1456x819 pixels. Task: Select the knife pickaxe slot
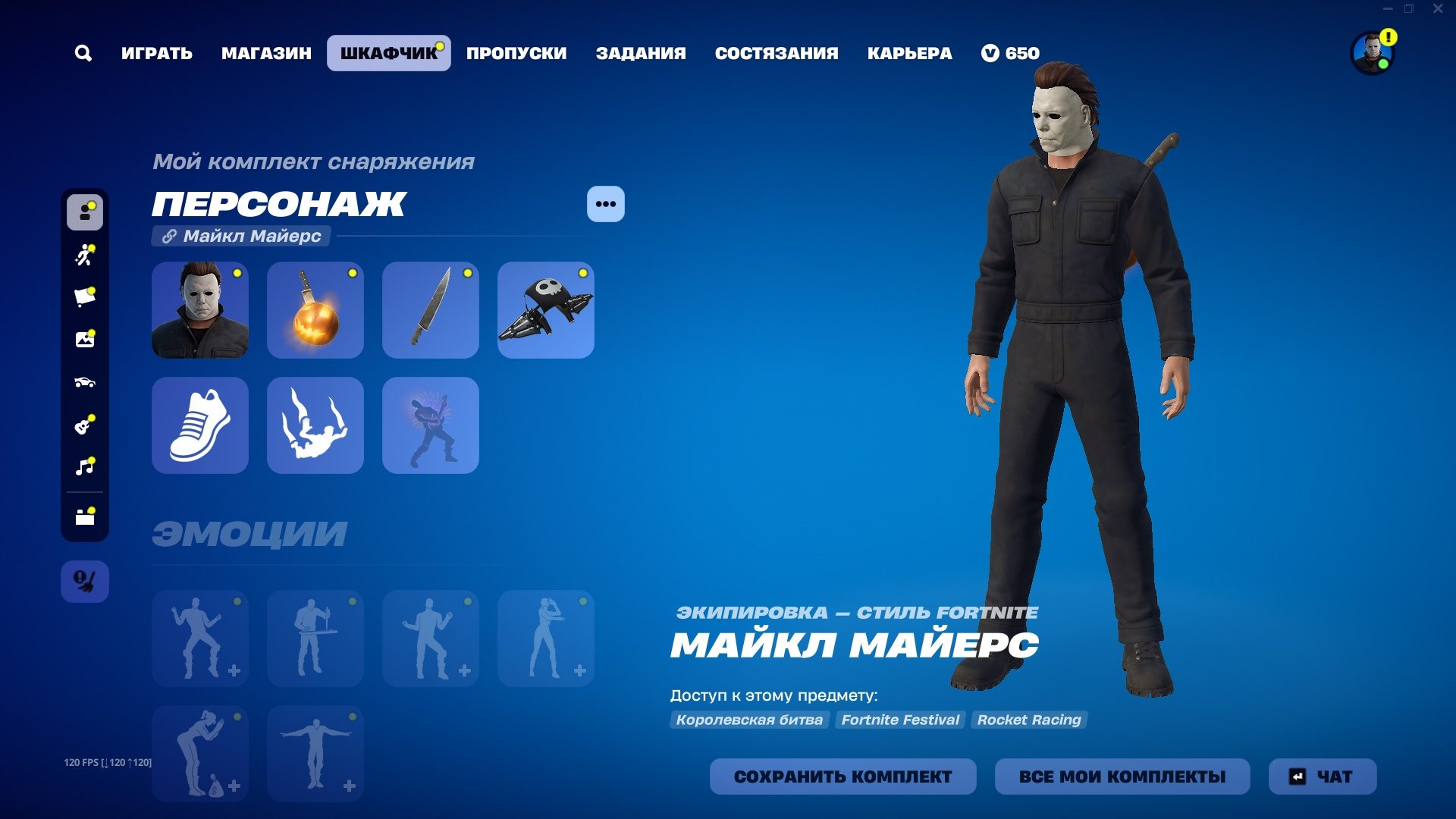pos(430,310)
